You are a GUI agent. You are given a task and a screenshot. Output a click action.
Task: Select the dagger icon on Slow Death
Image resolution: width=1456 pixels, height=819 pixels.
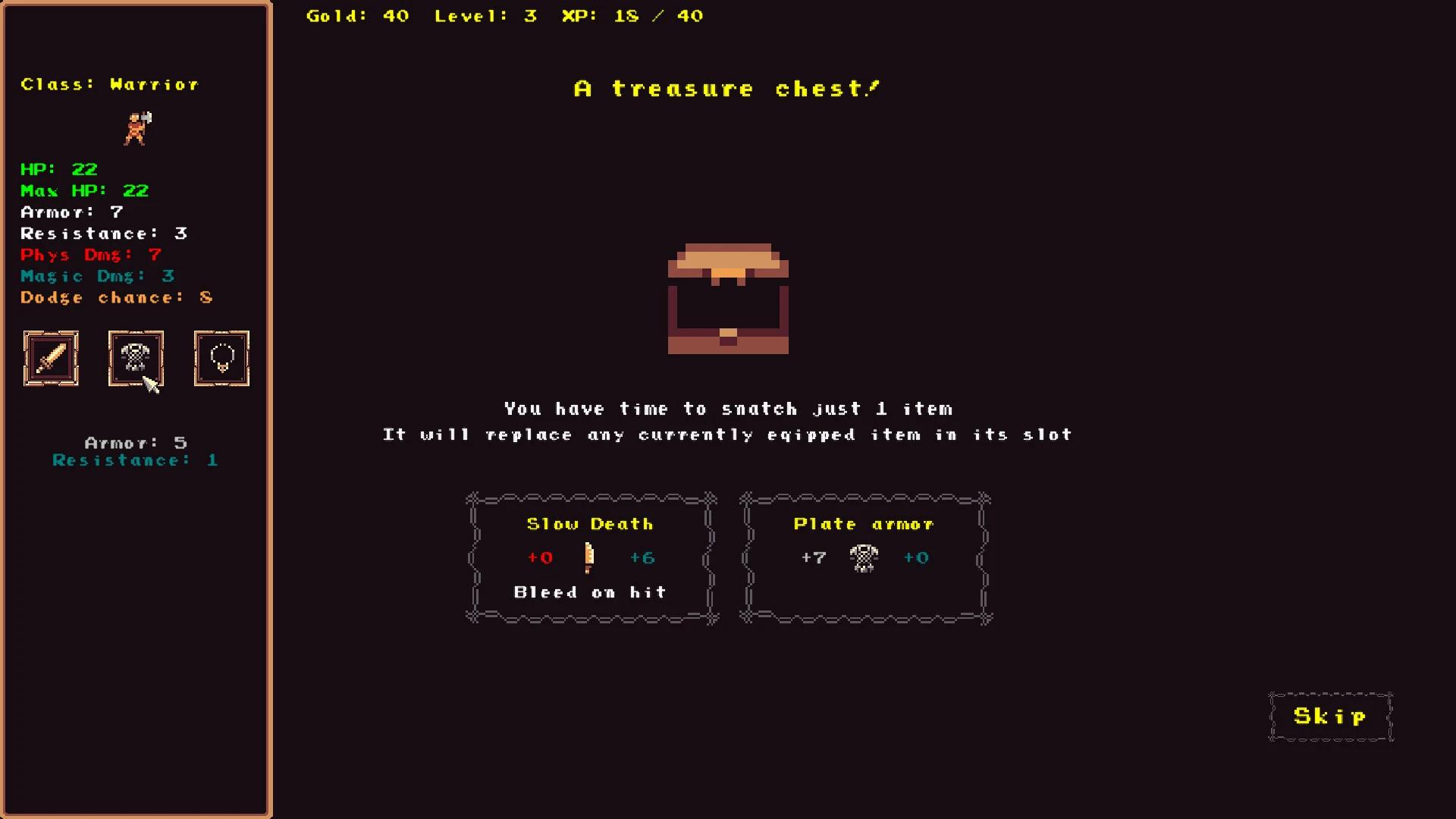tap(590, 557)
